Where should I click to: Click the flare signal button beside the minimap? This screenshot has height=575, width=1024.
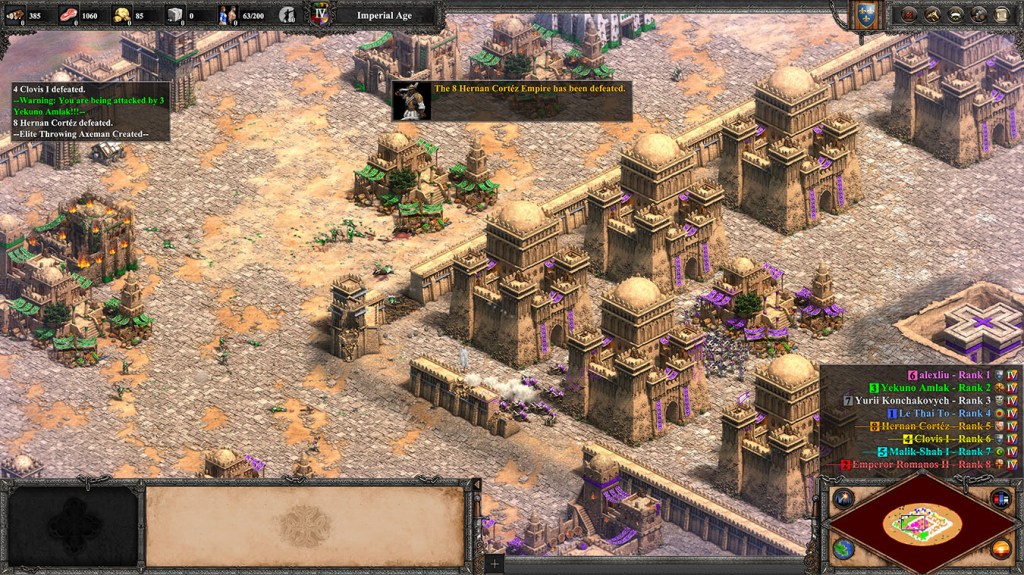coord(843,498)
